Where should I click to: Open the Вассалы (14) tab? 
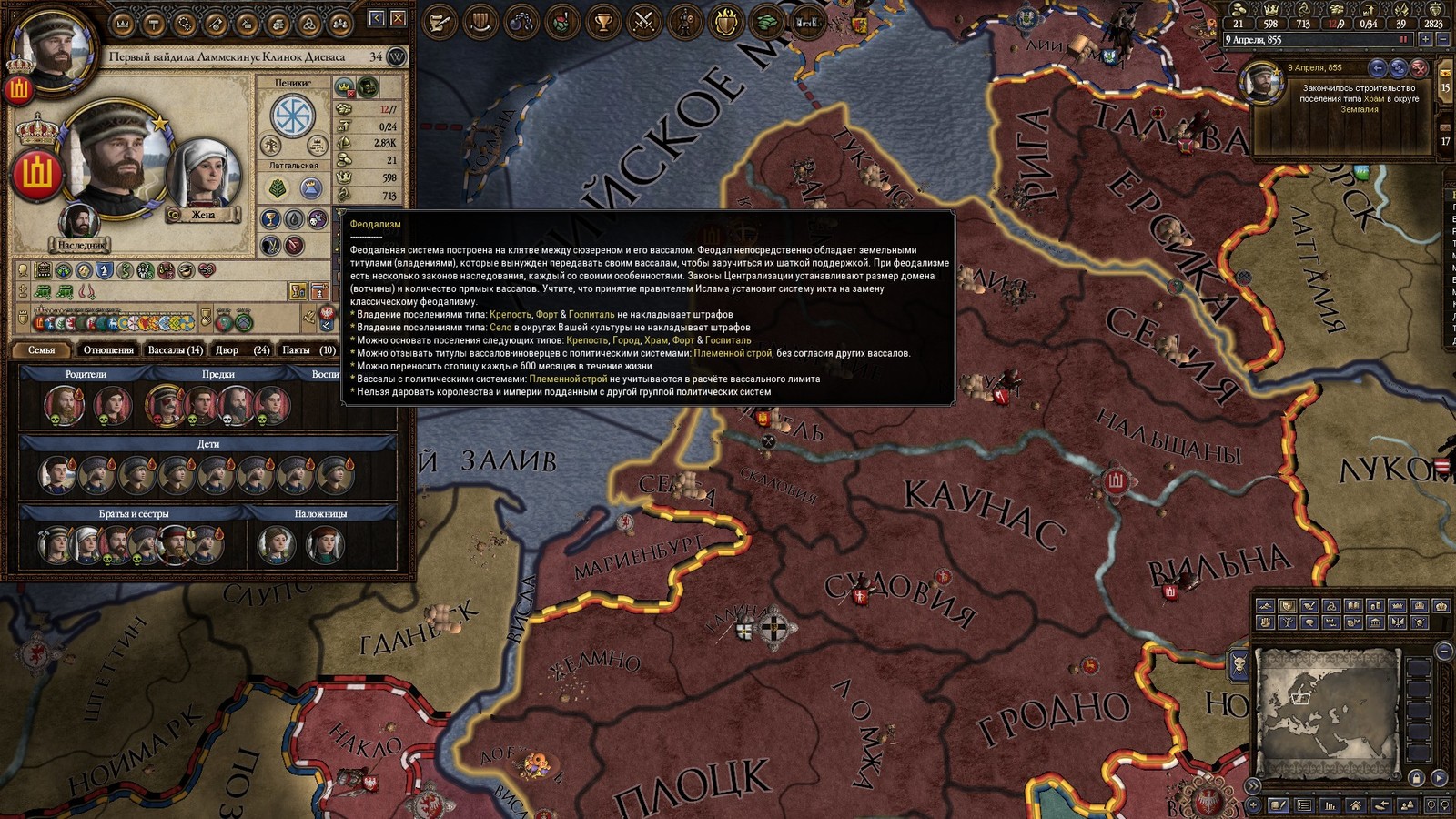pyautogui.click(x=175, y=350)
